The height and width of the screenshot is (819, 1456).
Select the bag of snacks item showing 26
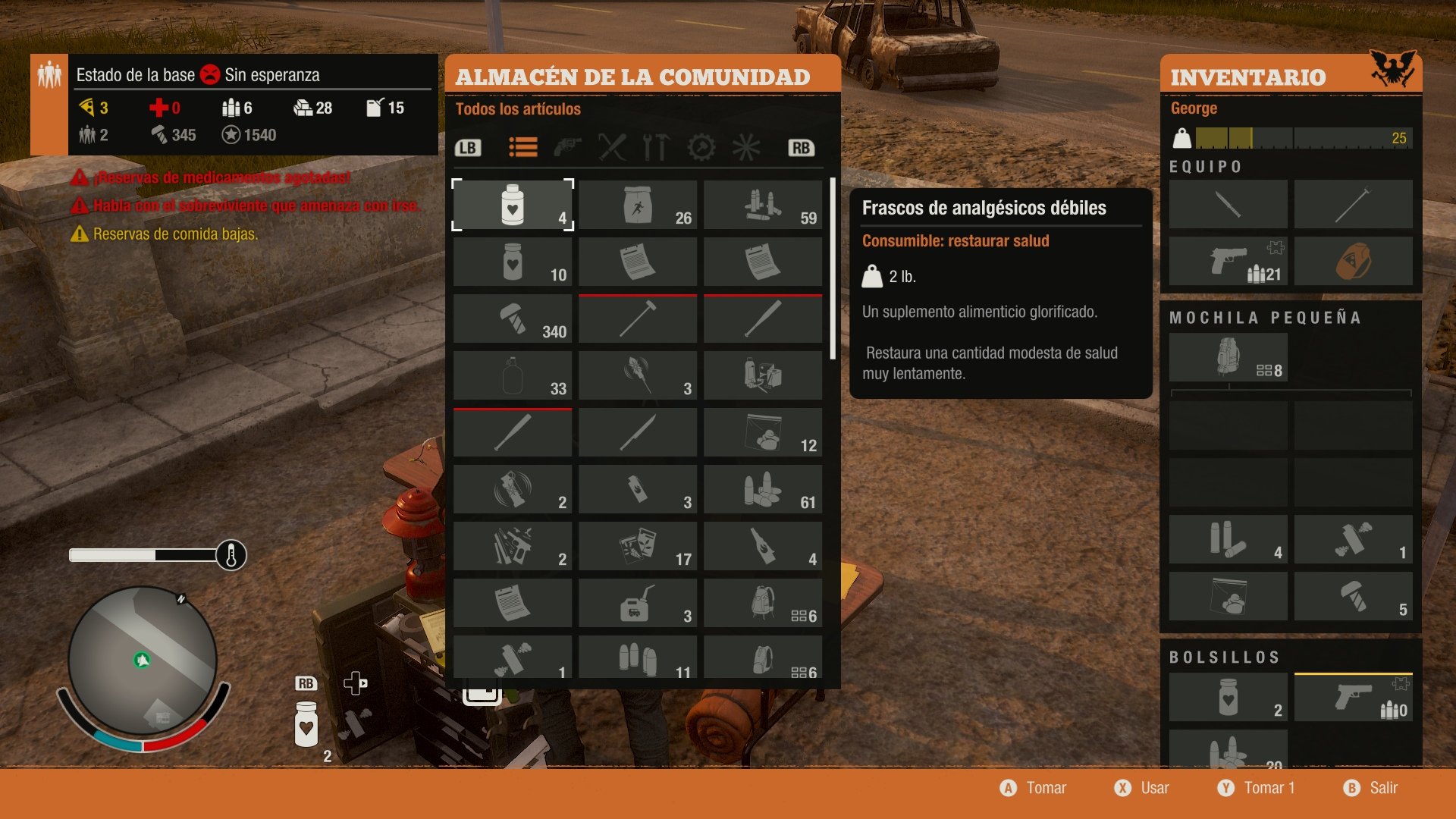[x=638, y=204]
